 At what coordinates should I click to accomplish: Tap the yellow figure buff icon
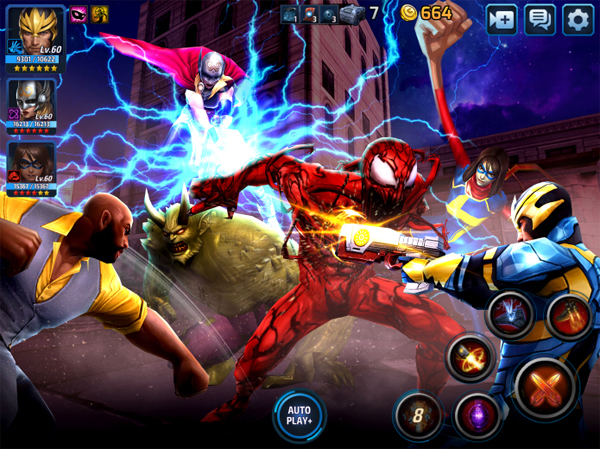[99, 13]
